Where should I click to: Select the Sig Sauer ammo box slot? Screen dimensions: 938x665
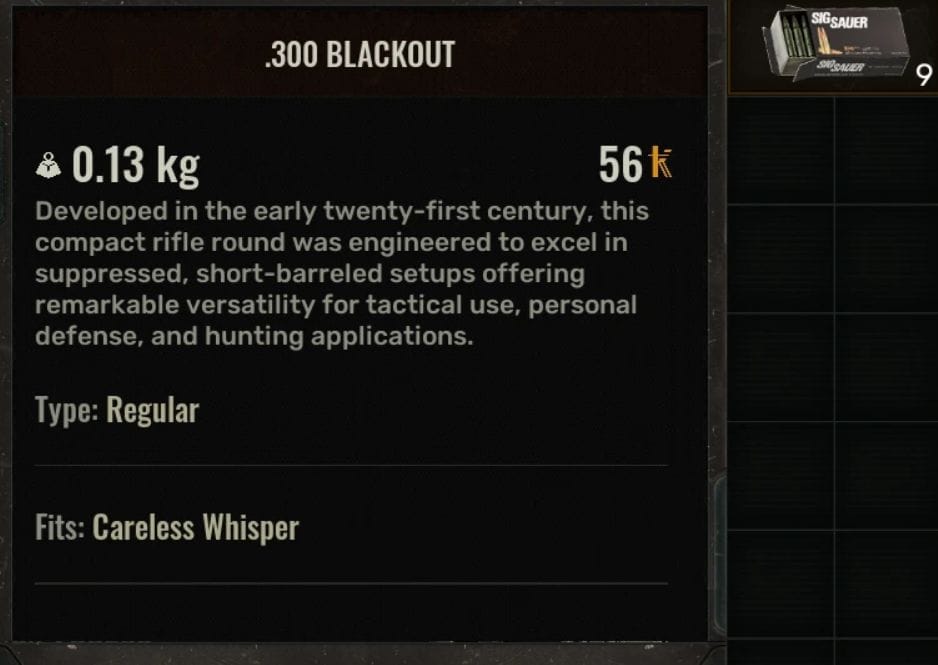coord(833,48)
